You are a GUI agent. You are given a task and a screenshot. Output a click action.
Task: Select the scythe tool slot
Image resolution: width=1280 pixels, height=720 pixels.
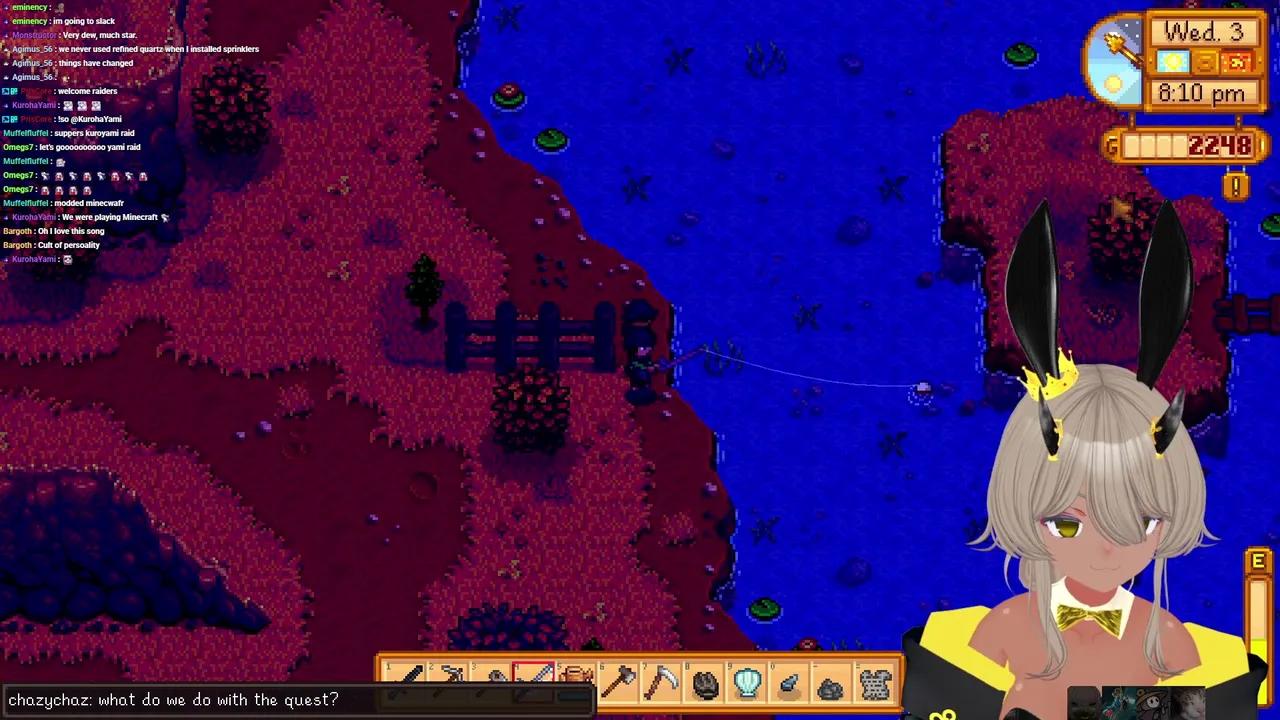[662, 683]
